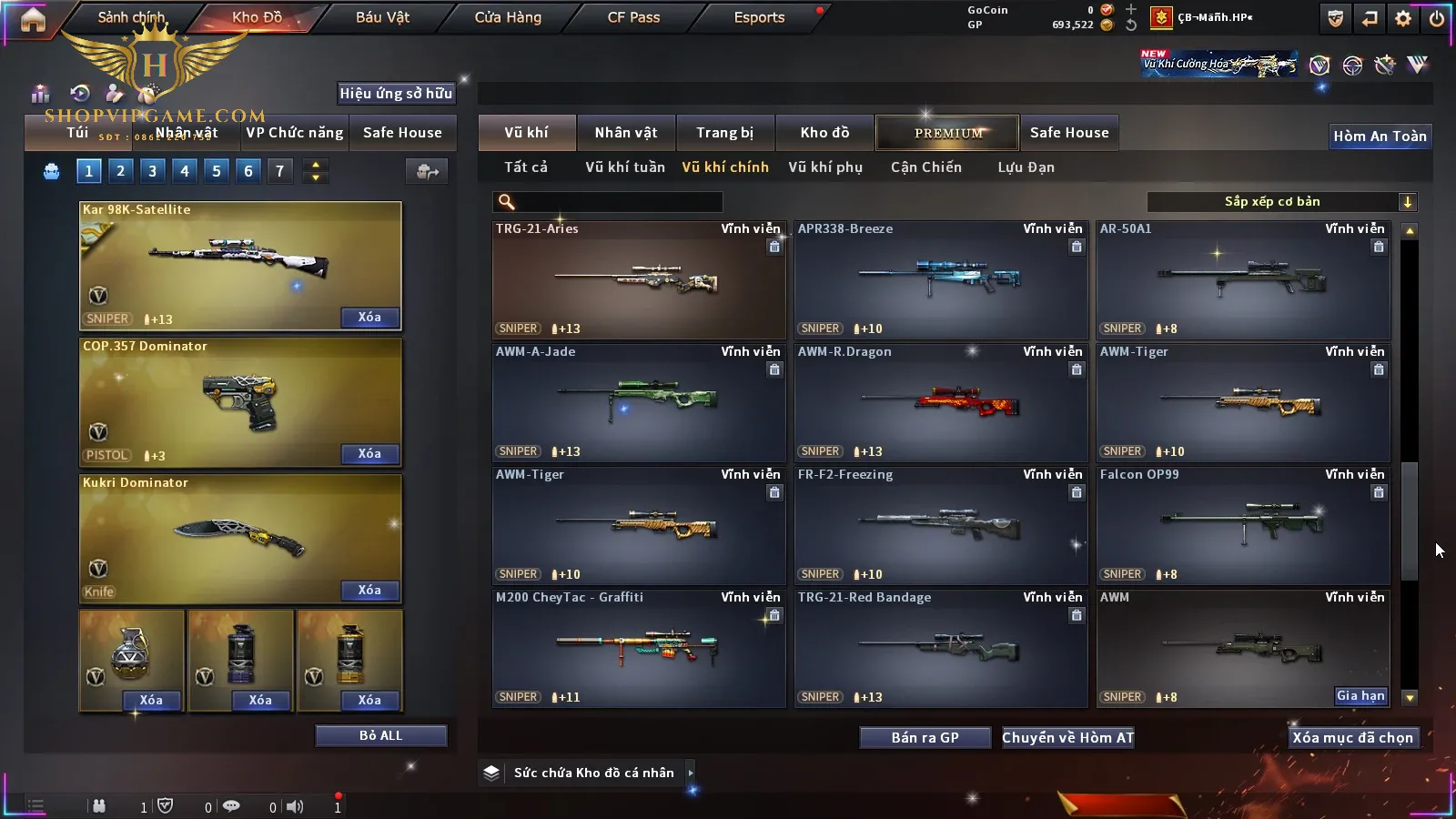Choose the M200 CheyTac - Graffiti rifle
This screenshot has height=819, width=1456.
pos(638,649)
